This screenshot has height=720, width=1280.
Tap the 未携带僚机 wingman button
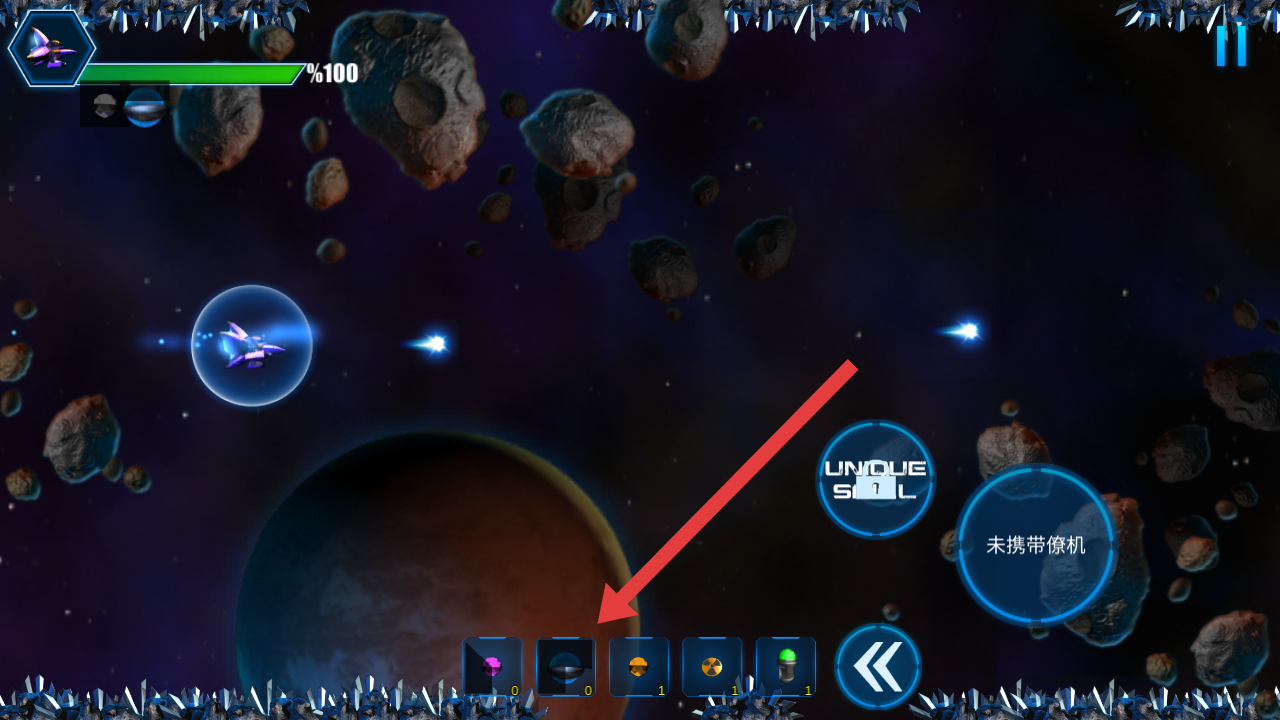1036,545
